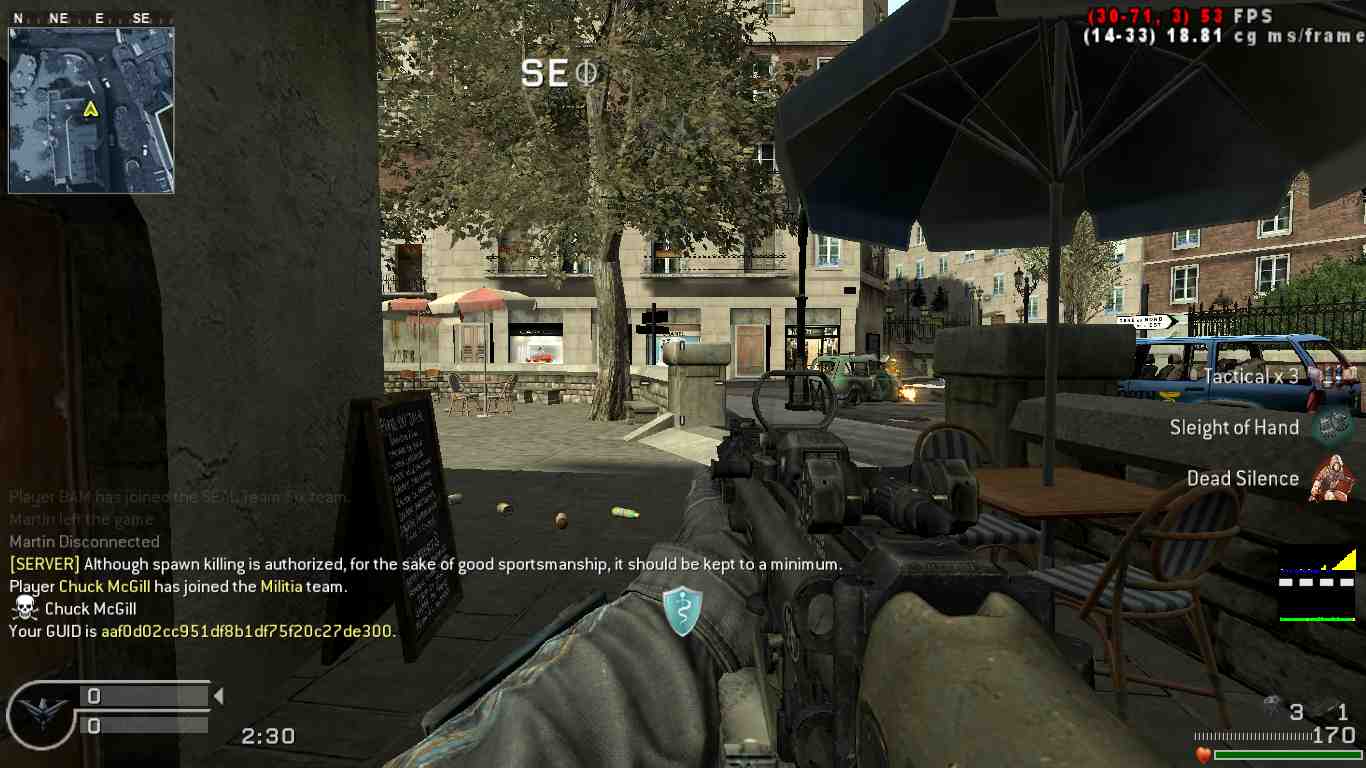This screenshot has height=768, width=1366.
Task: Click the yellow player arrow on minimap
Action: [90, 109]
